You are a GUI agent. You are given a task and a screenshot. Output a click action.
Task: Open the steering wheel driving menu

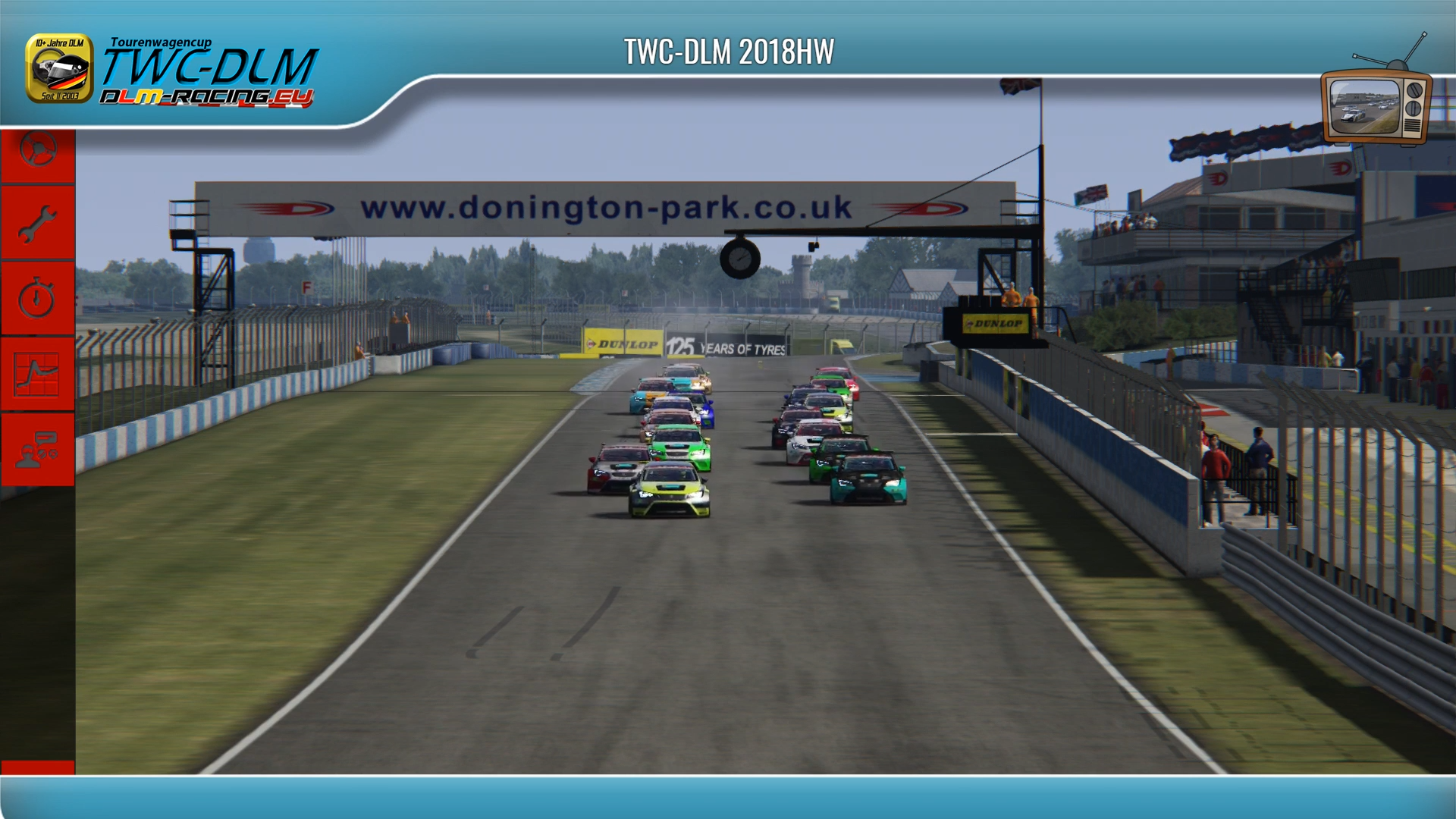click(37, 151)
